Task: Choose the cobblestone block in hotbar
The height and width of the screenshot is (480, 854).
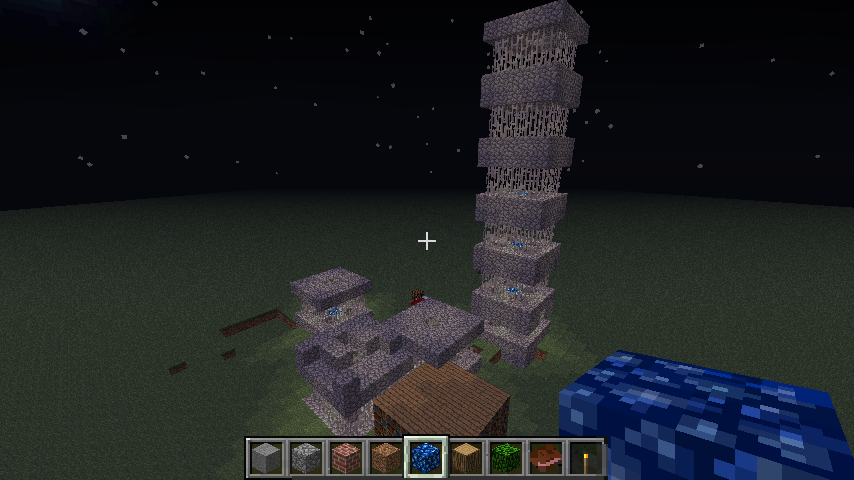Action: (x=305, y=458)
